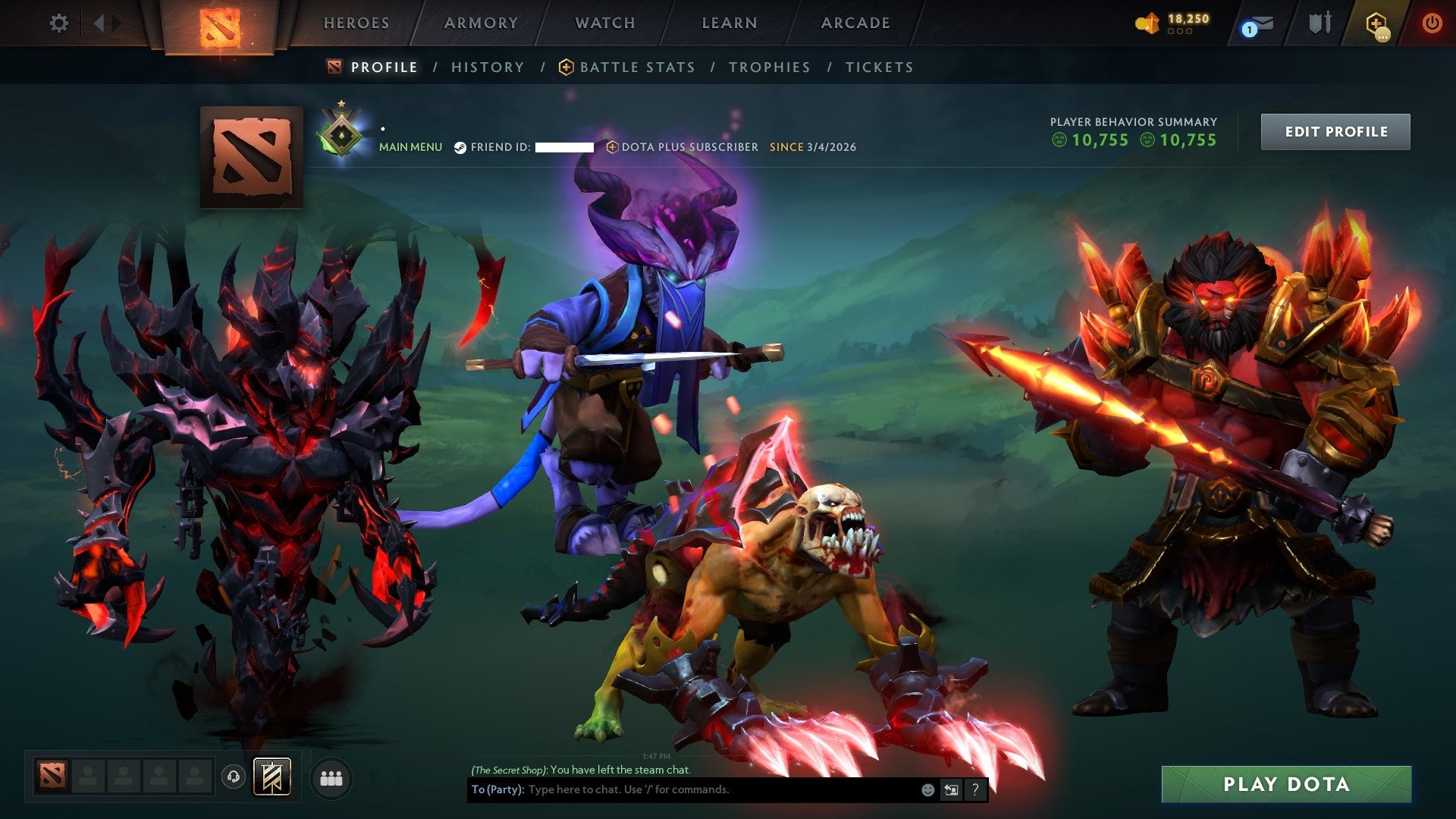Open the emoticon picker in chat
This screenshot has height=819, width=1456.
pyautogui.click(x=927, y=790)
